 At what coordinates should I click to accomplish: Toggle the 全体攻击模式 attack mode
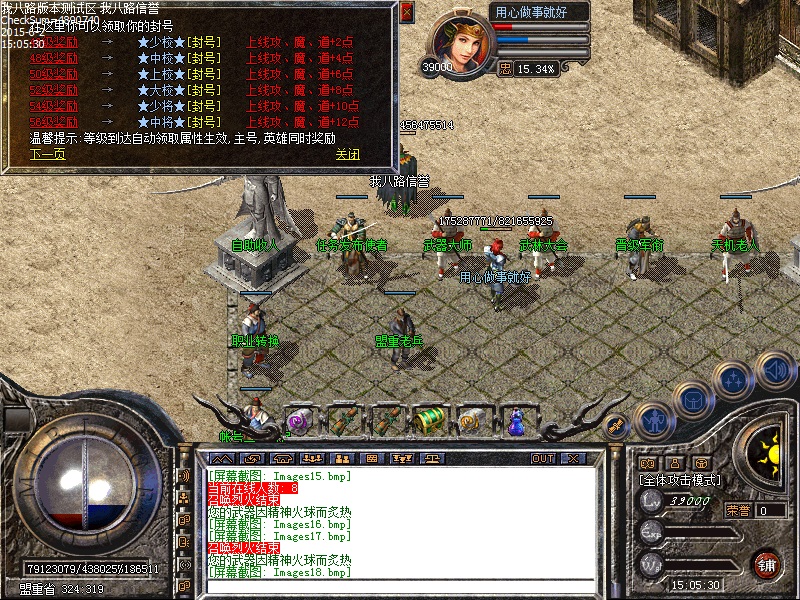[x=679, y=481]
